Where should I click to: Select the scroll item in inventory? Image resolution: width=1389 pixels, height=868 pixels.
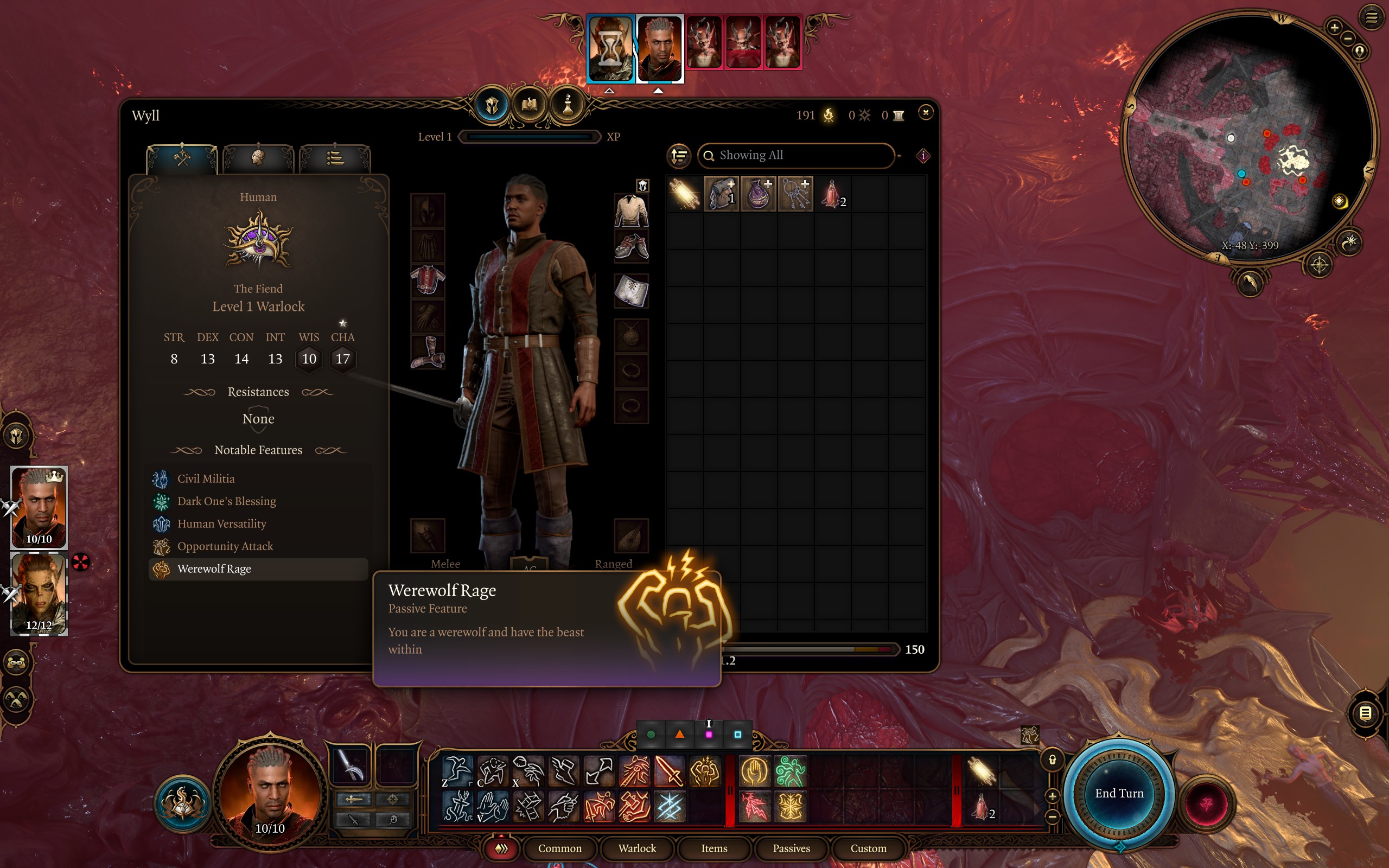tap(684, 194)
